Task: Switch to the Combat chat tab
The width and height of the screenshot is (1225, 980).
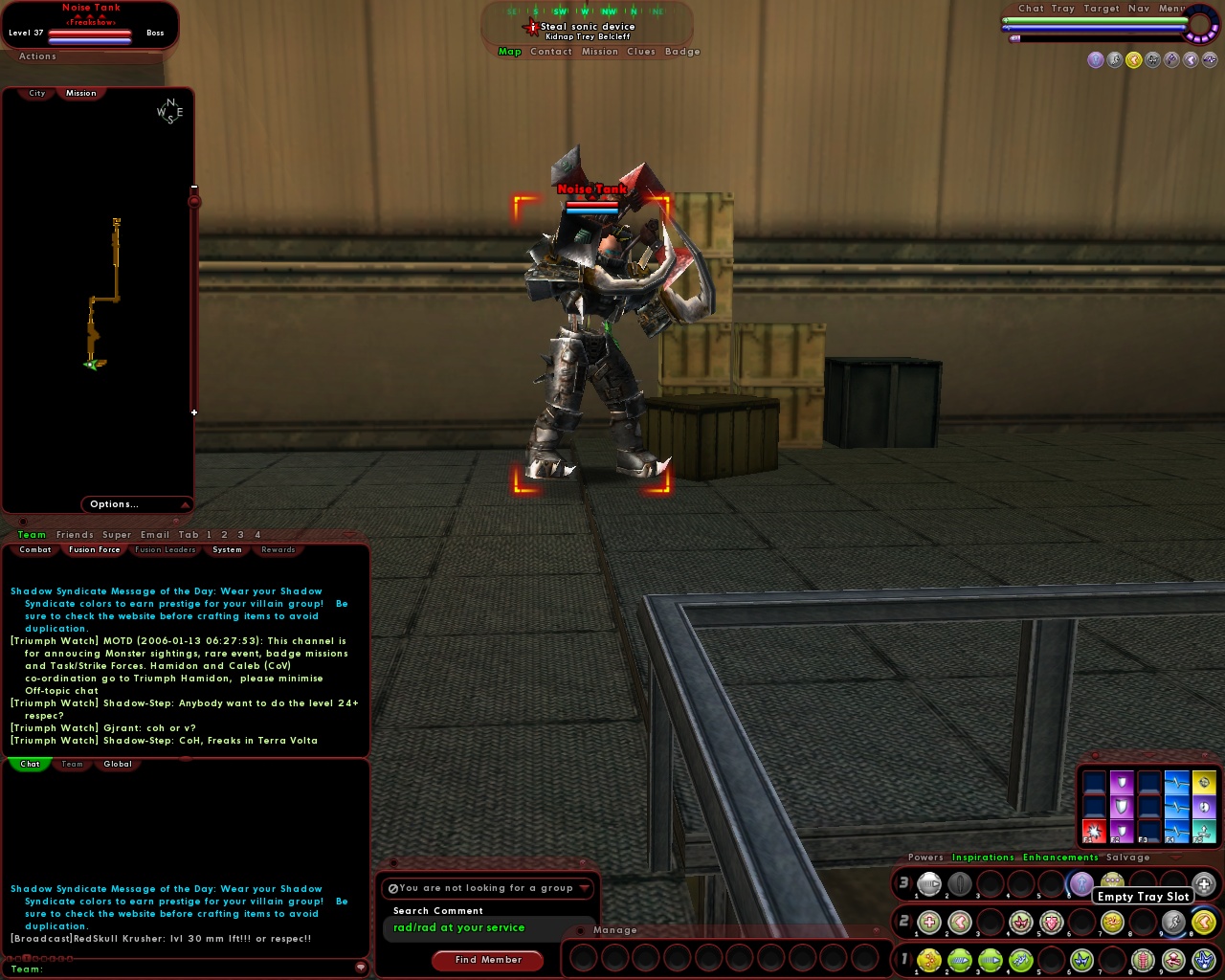Action: point(34,549)
